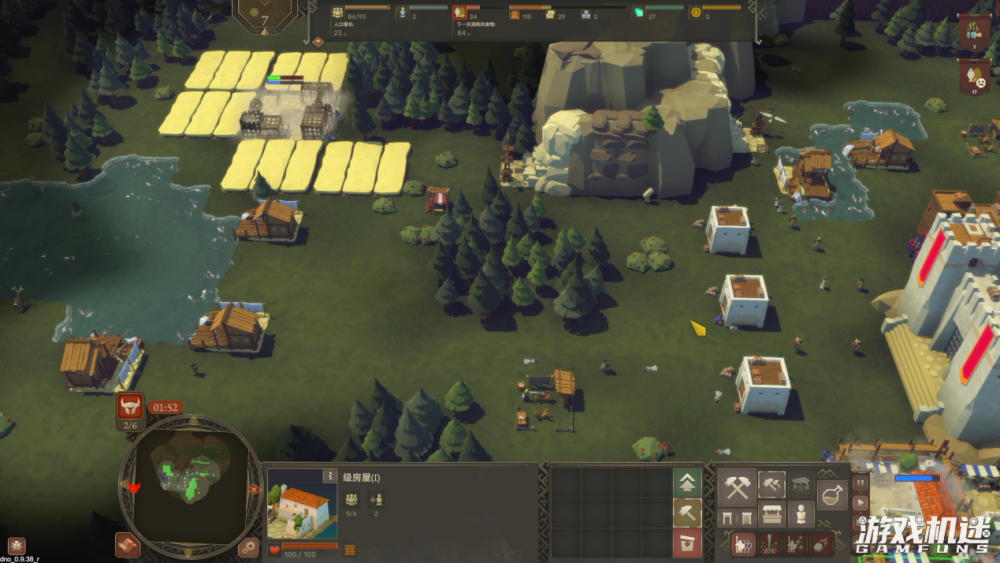
Task: Click the bug report icon
Action: pos(15,545)
